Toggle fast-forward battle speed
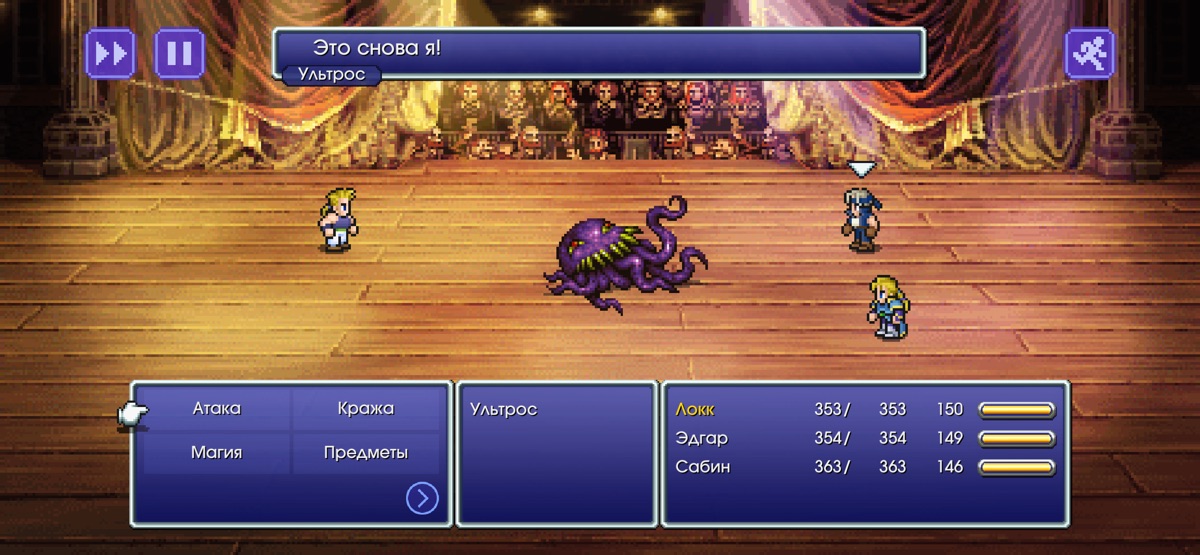The image size is (1200, 555). click(x=110, y=53)
